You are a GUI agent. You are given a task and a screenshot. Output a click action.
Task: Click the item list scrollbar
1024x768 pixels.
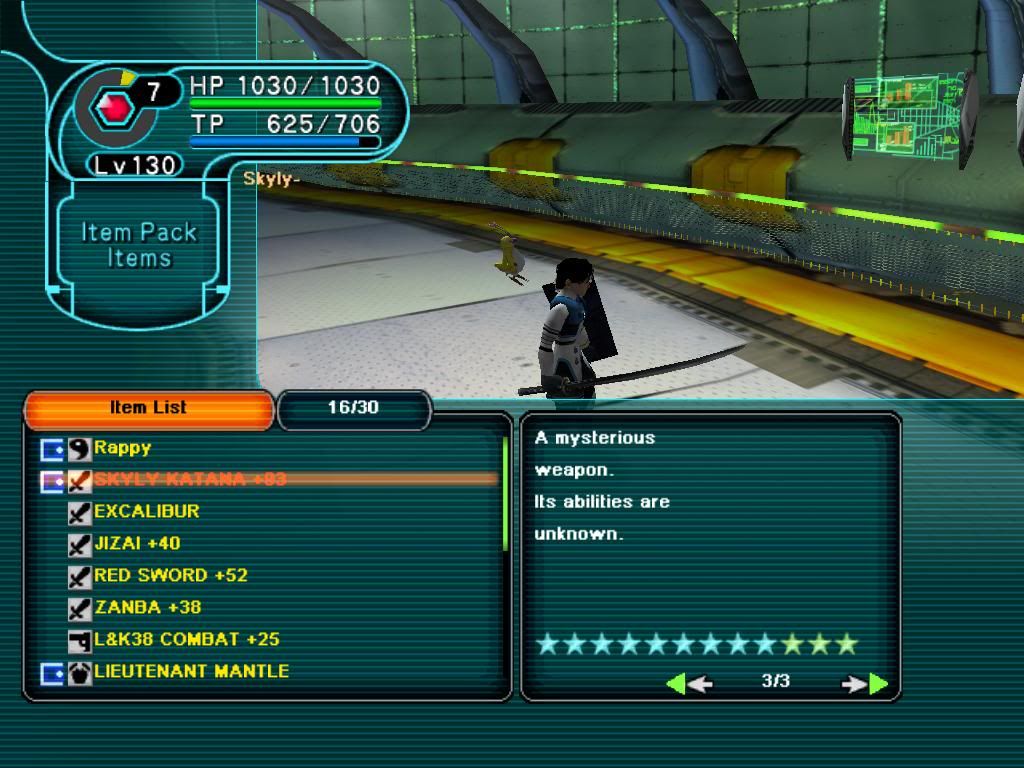click(x=505, y=494)
